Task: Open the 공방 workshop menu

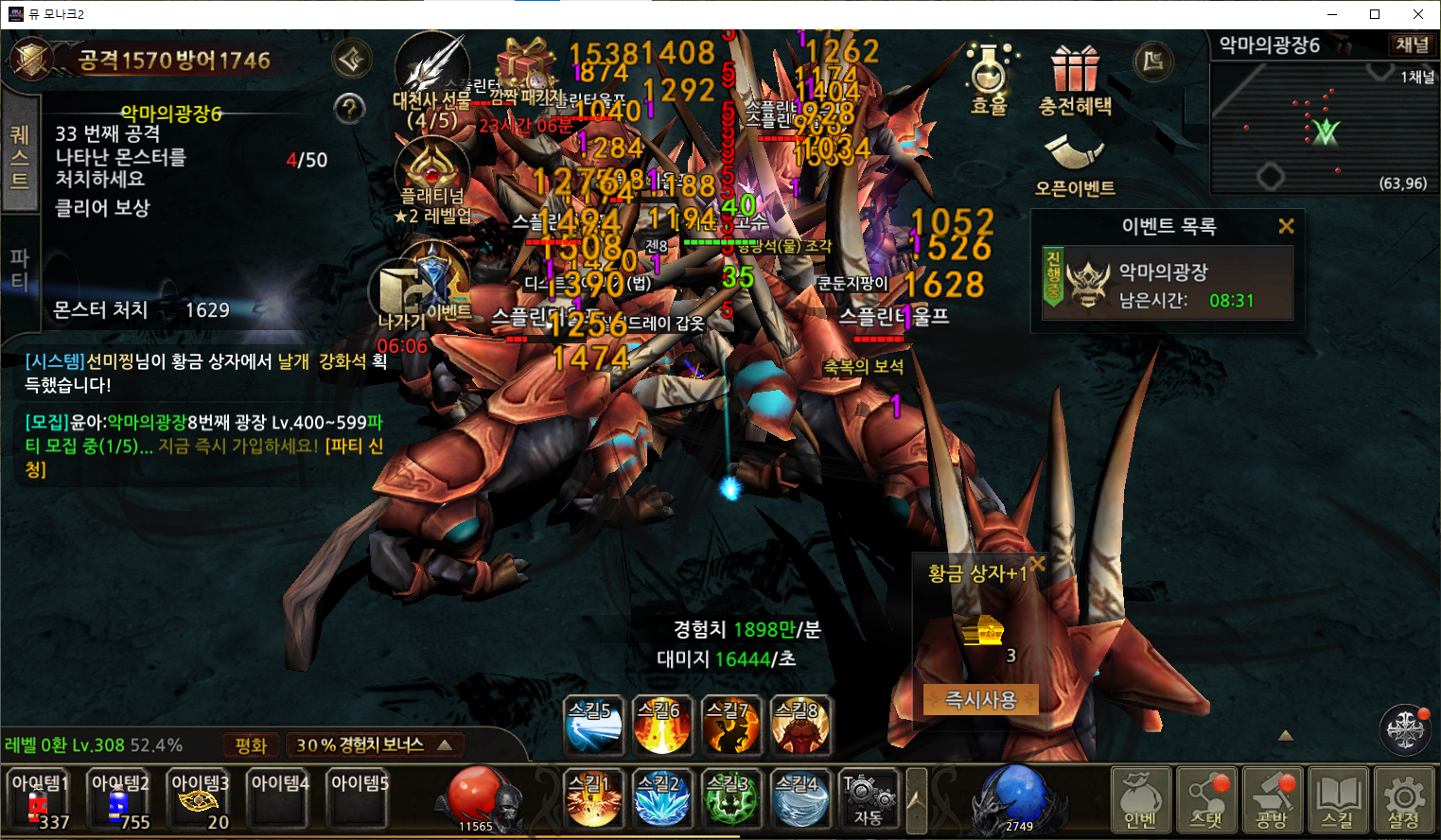Action: tap(1273, 800)
